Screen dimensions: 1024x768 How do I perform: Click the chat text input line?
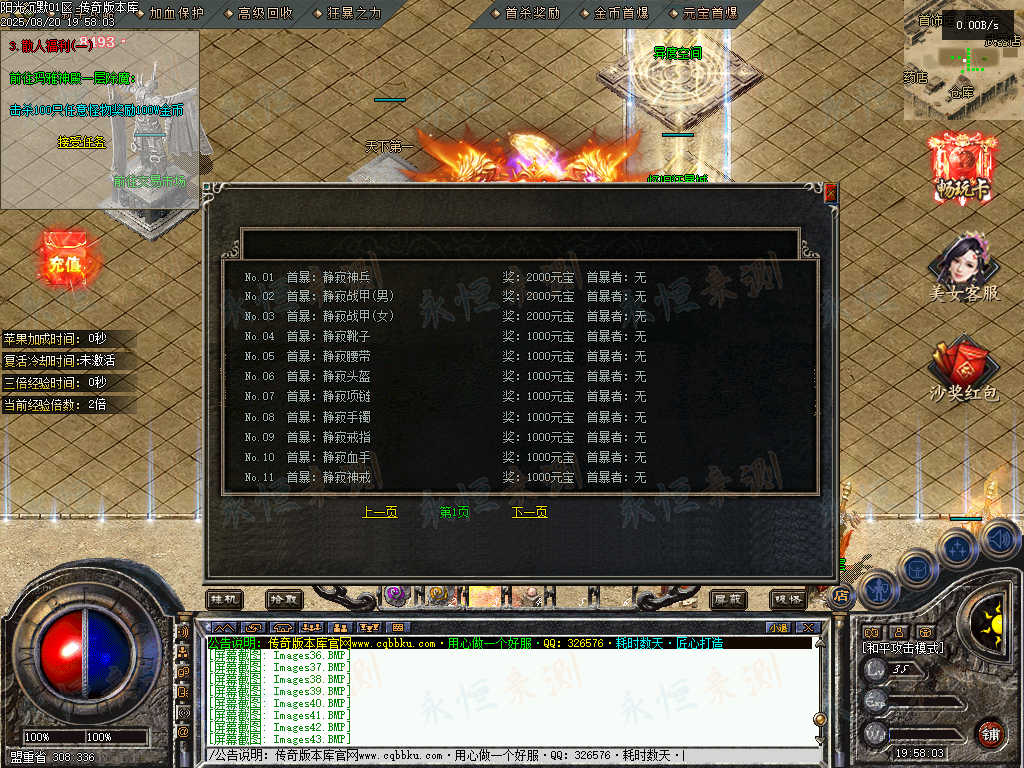(510, 755)
